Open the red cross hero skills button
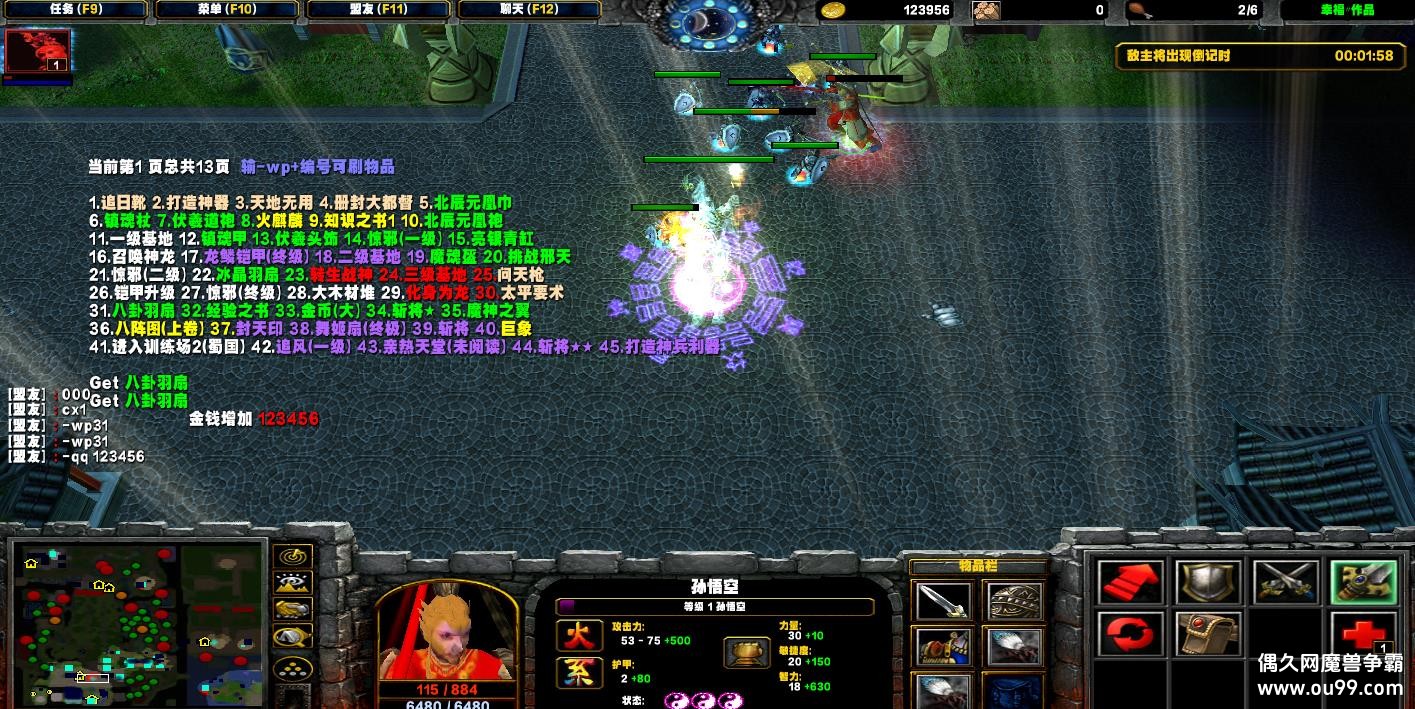 point(1362,636)
